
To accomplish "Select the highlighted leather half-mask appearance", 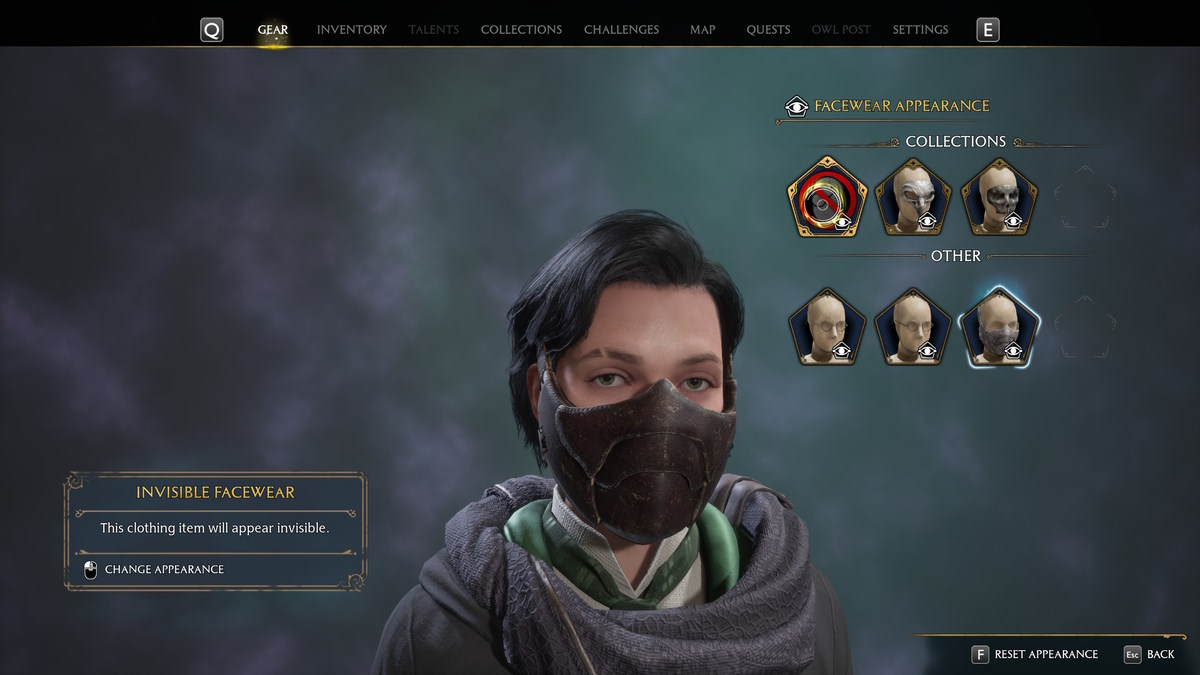I will (x=999, y=328).
